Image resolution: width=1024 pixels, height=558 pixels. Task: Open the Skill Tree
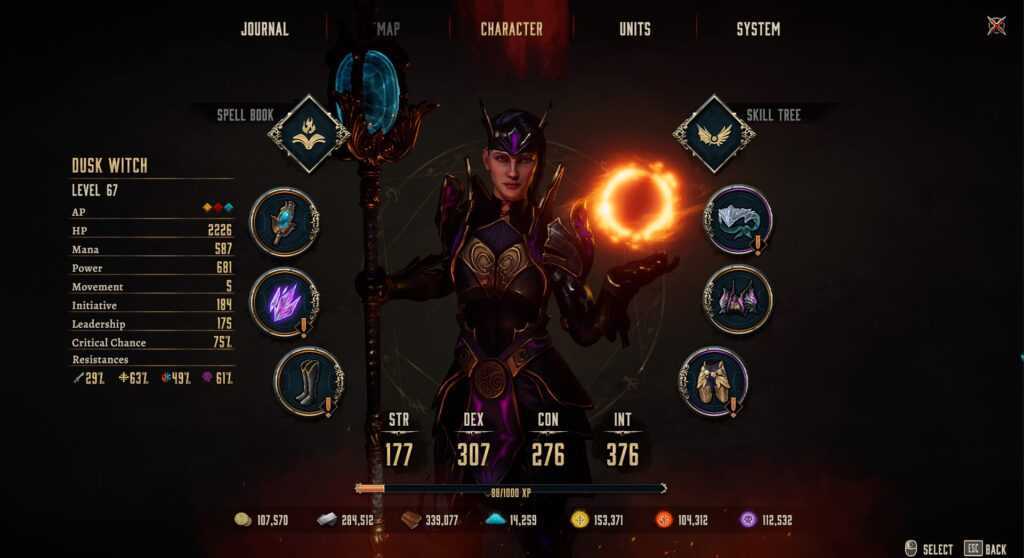tap(714, 134)
